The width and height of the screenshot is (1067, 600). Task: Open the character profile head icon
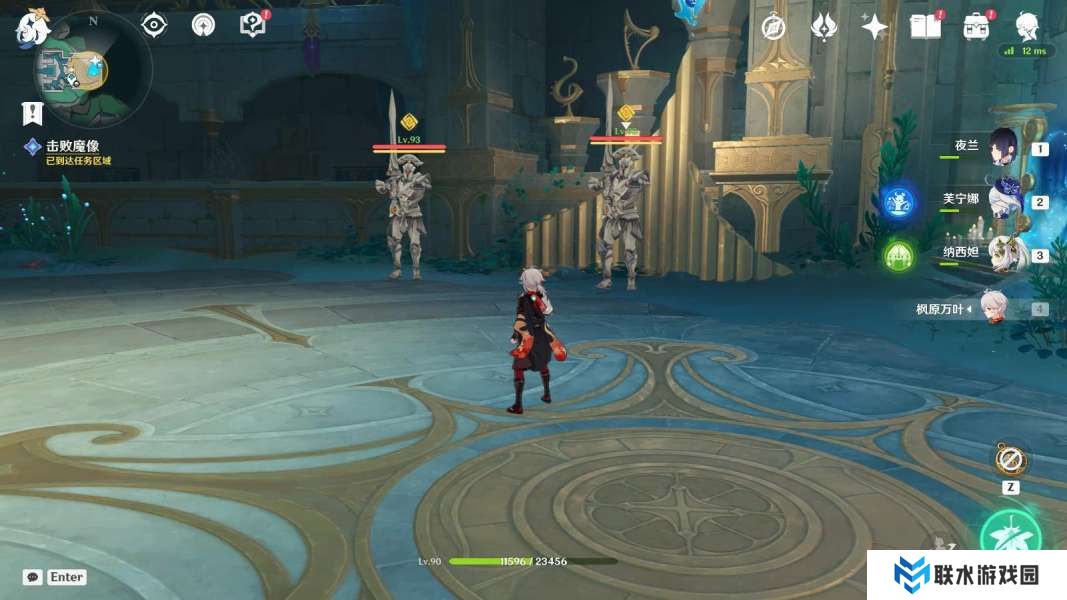[x=1026, y=25]
